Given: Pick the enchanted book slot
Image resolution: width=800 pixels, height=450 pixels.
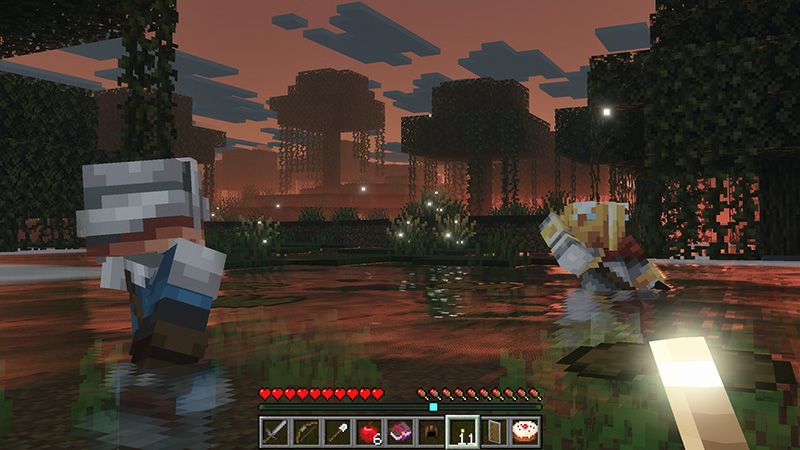Looking at the screenshot, I should tap(400, 431).
